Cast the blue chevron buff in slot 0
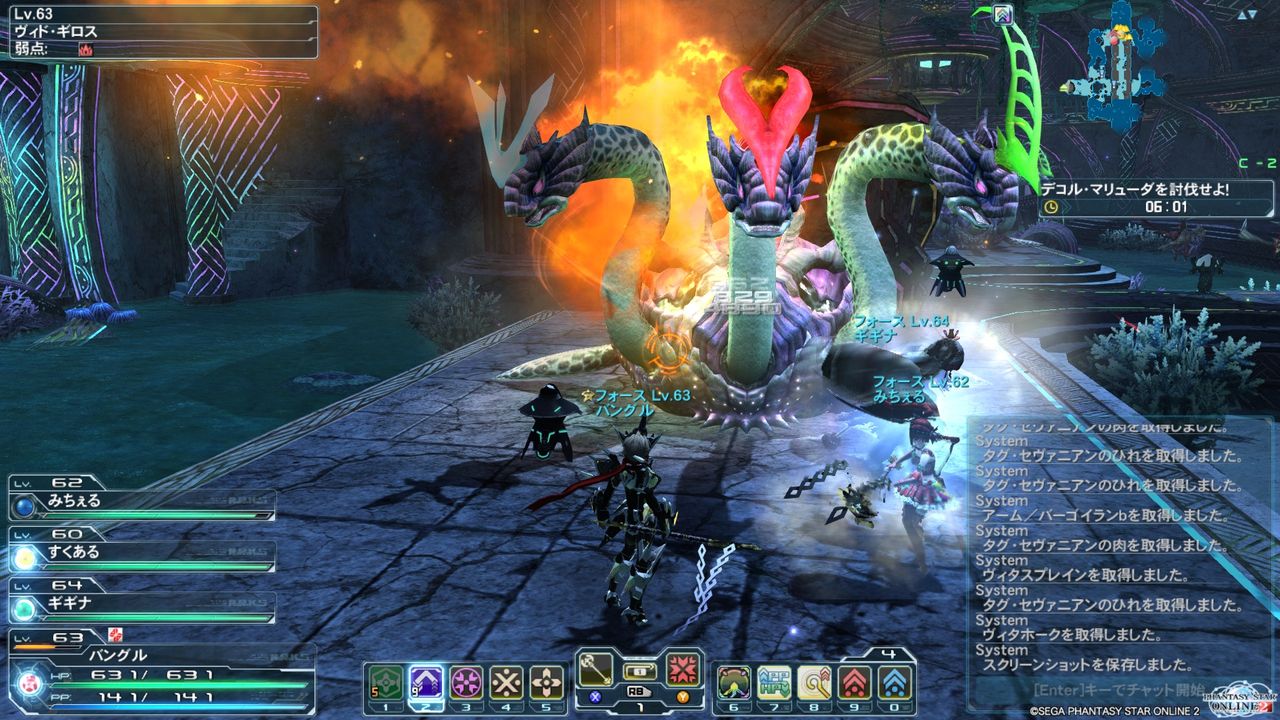The height and width of the screenshot is (720, 1280). (x=894, y=682)
